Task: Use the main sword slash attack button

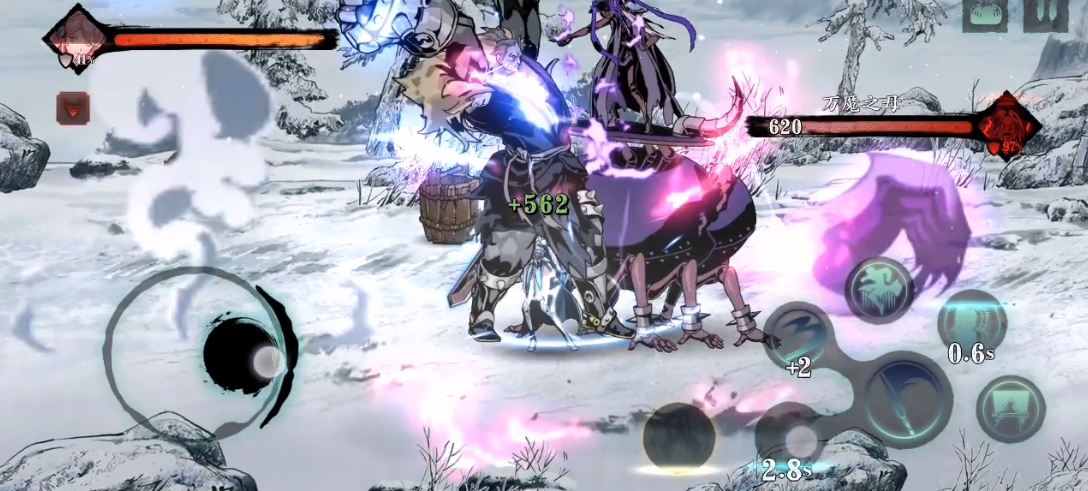Action: (x=907, y=398)
